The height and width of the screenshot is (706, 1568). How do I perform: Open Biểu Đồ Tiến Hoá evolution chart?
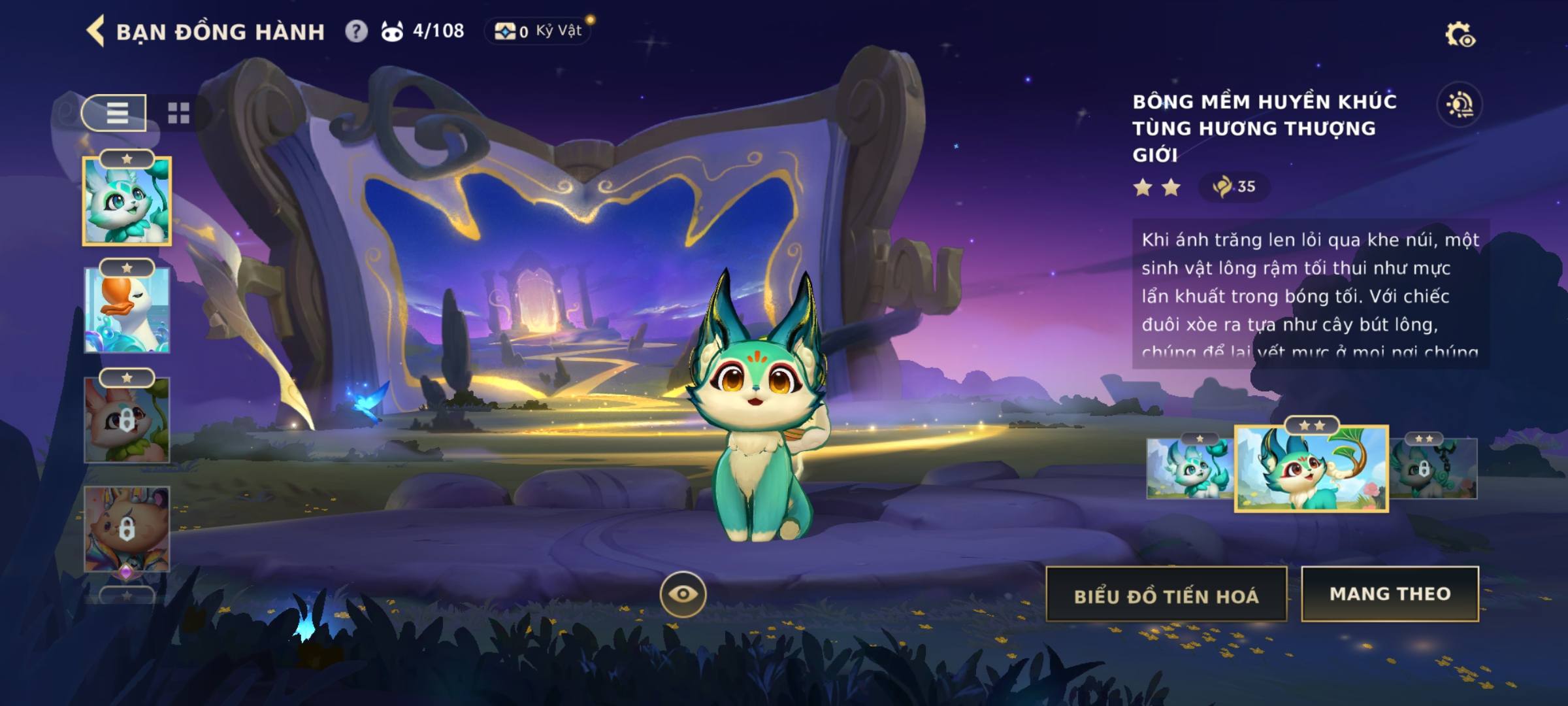(1166, 595)
